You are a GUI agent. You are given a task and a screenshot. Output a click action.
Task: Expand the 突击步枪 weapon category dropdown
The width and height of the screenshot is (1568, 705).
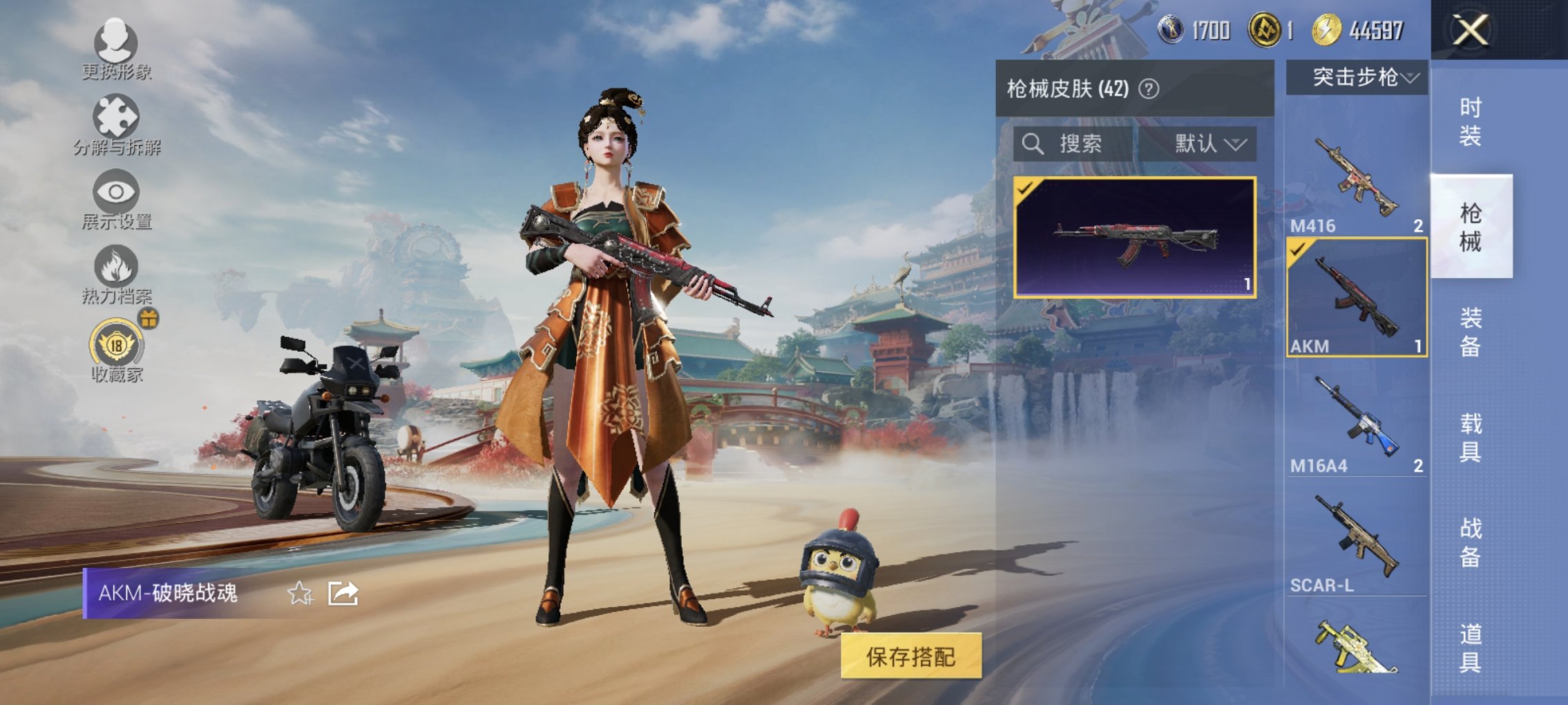[1362, 78]
